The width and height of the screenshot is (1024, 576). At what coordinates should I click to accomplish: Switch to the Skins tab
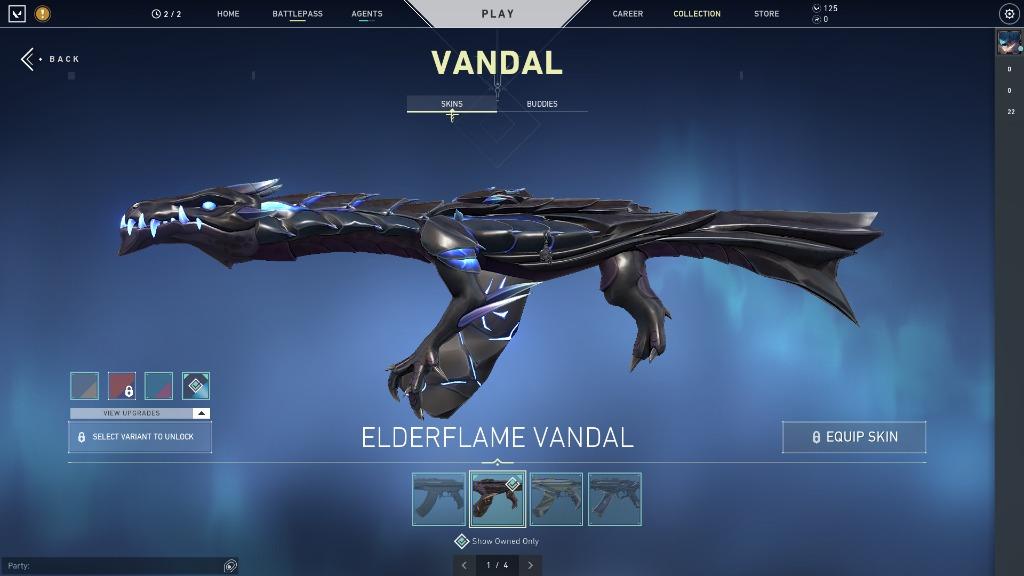click(x=452, y=104)
